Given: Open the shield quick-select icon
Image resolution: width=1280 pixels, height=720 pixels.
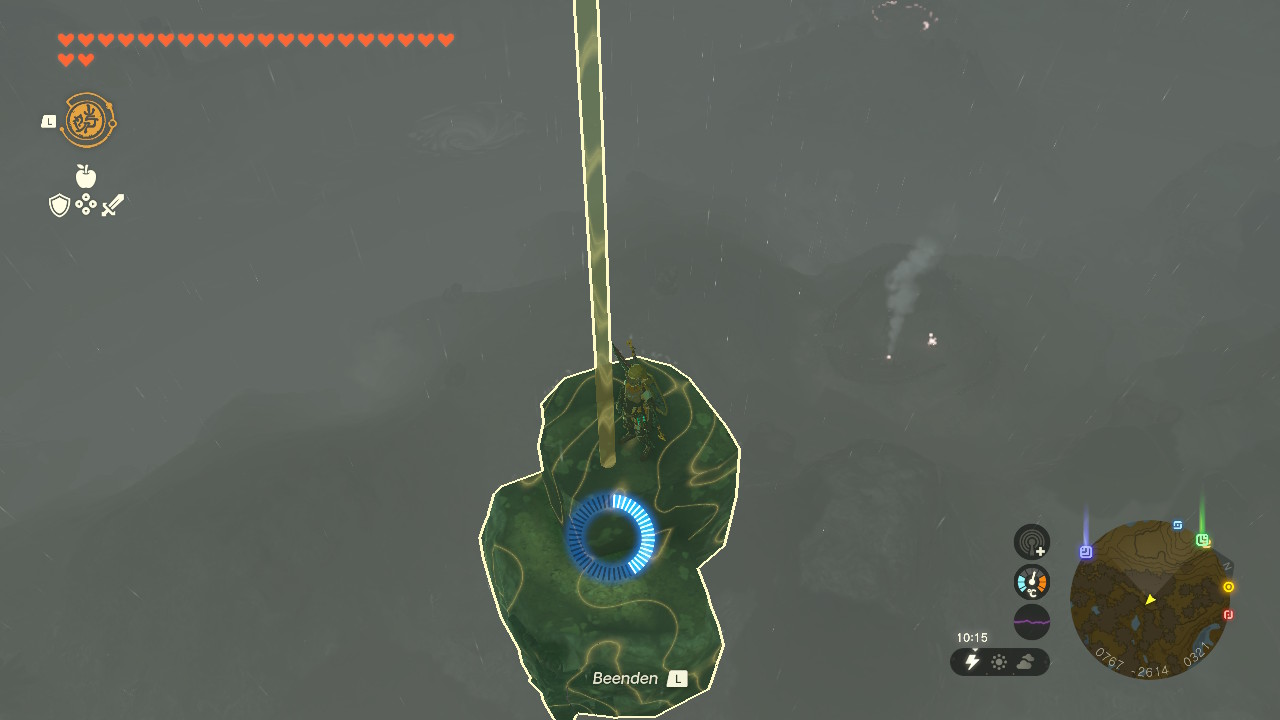Looking at the screenshot, I should [x=60, y=206].
